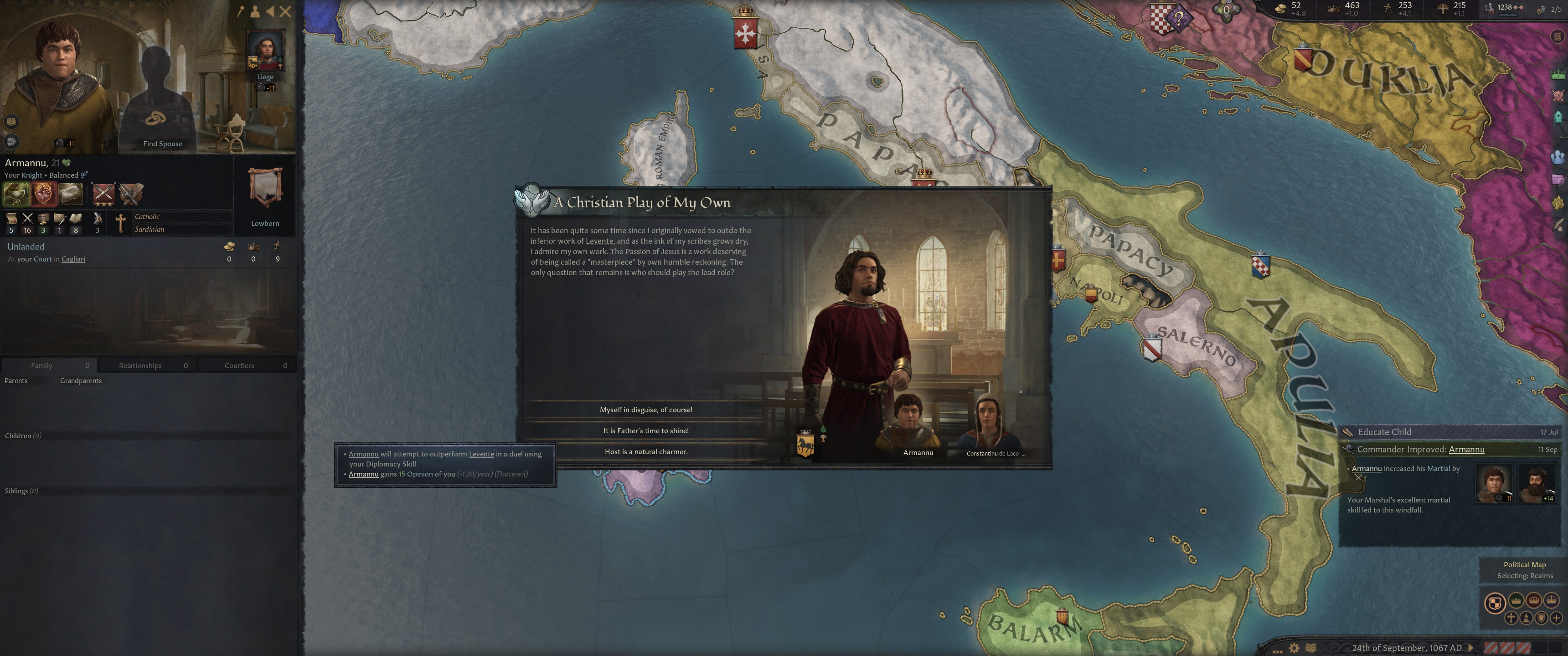The image size is (1568, 656).
Task: Expand the Children section
Action: click(x=22, y=435)
